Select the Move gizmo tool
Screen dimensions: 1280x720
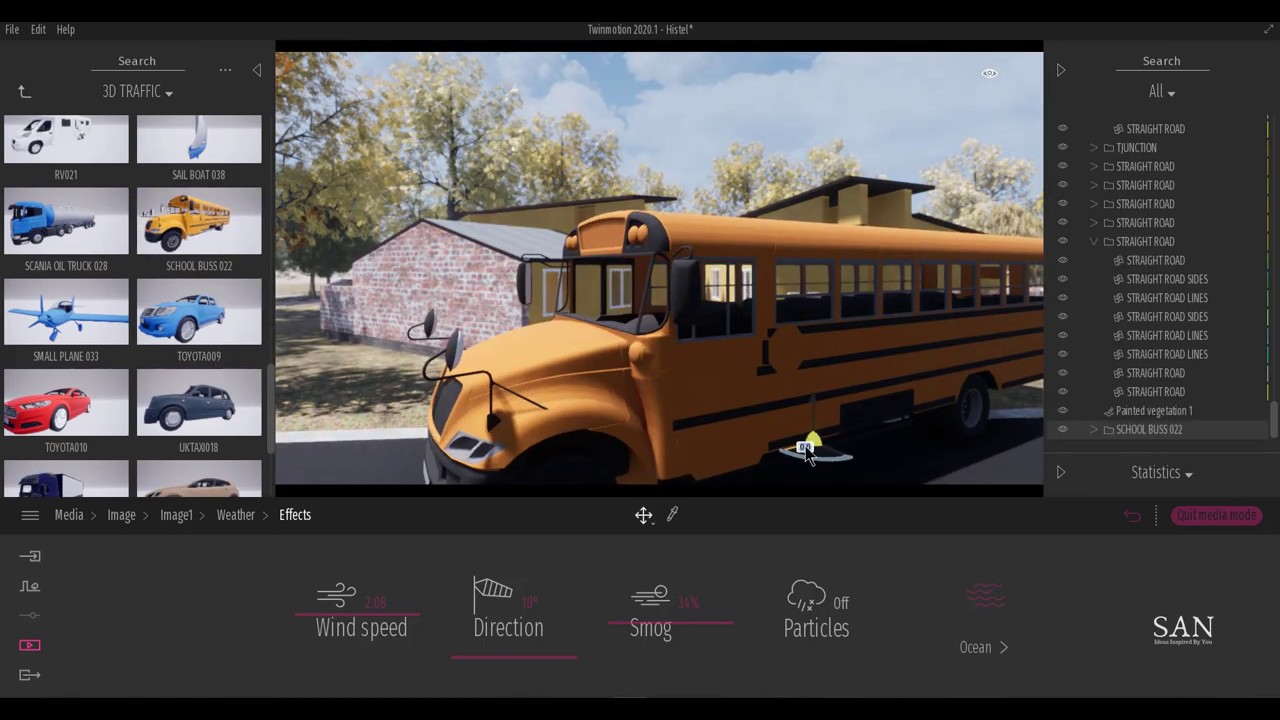pos(643,514)
